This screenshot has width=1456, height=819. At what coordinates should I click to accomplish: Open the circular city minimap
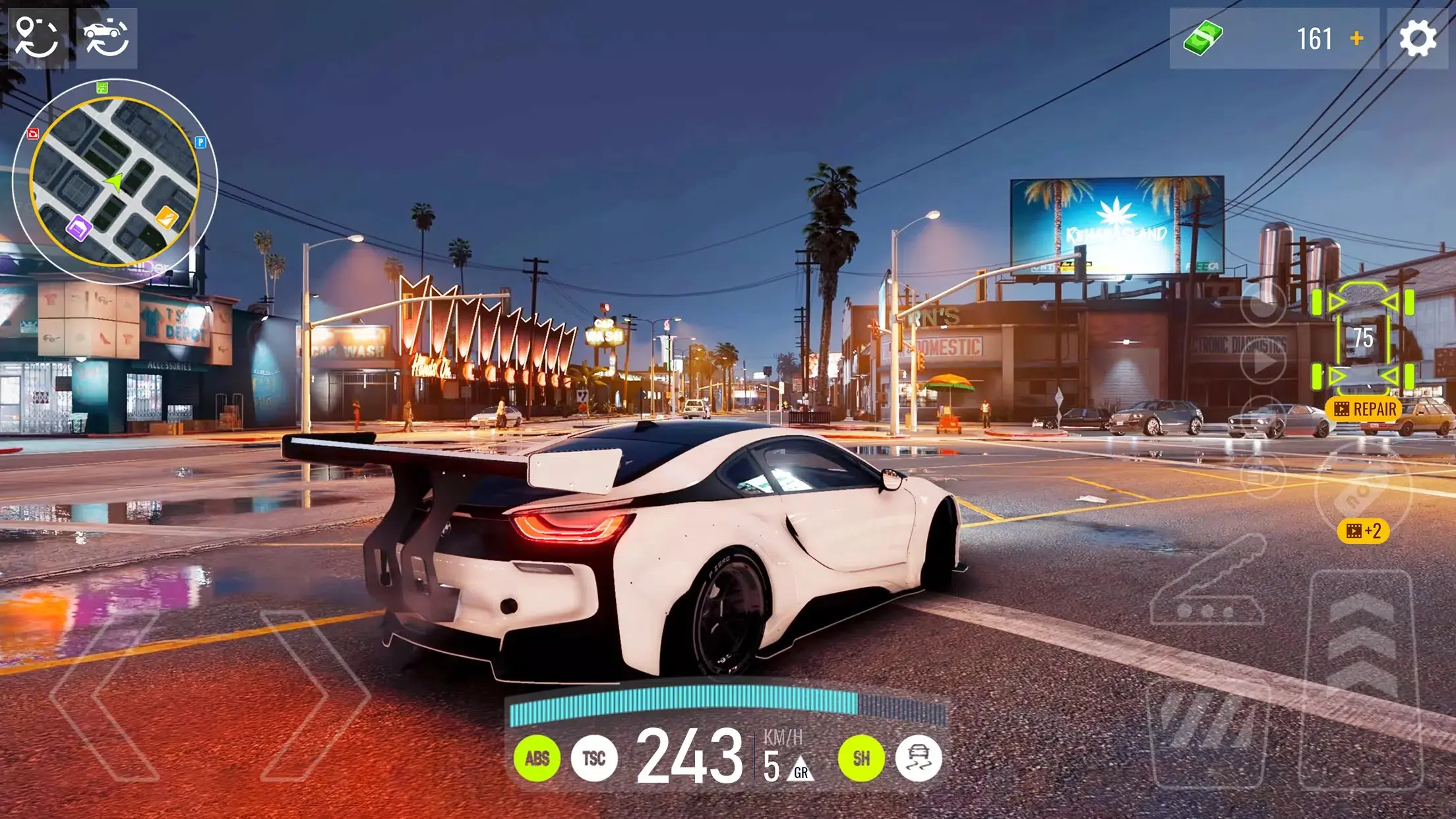pos(115,181)
